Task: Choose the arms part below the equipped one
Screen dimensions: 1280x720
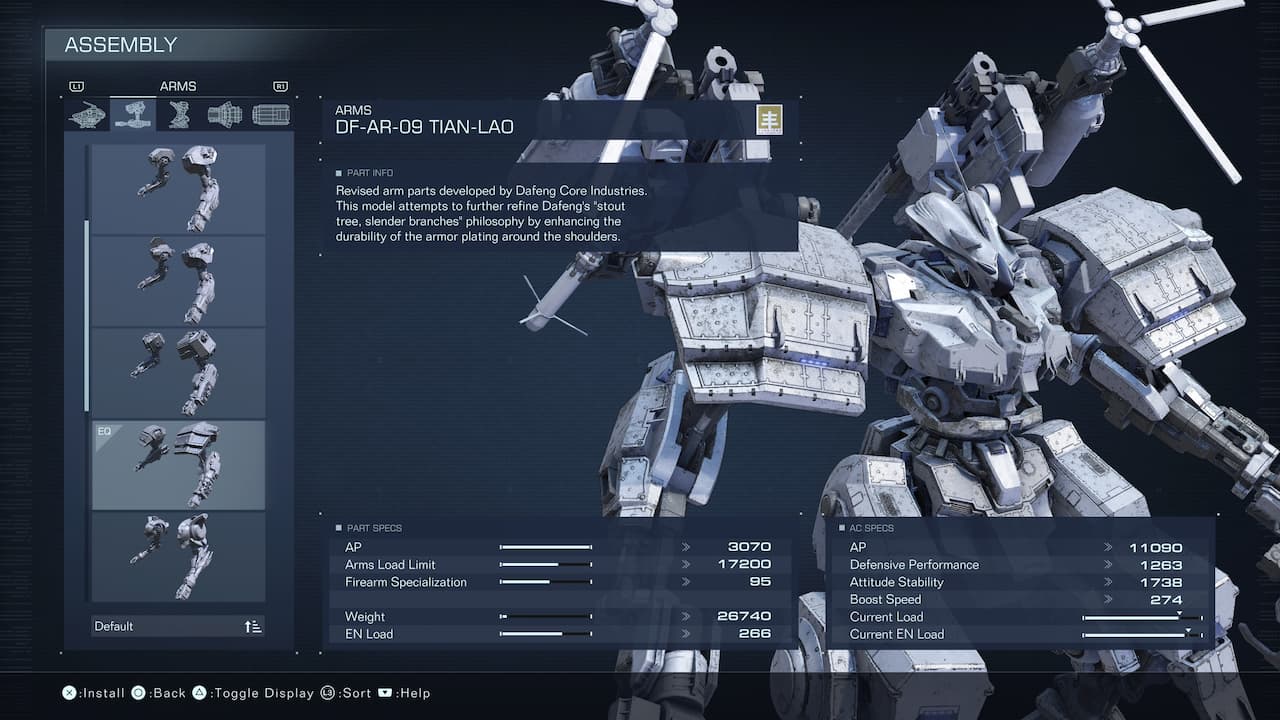Action: click(x=178, y=556)
